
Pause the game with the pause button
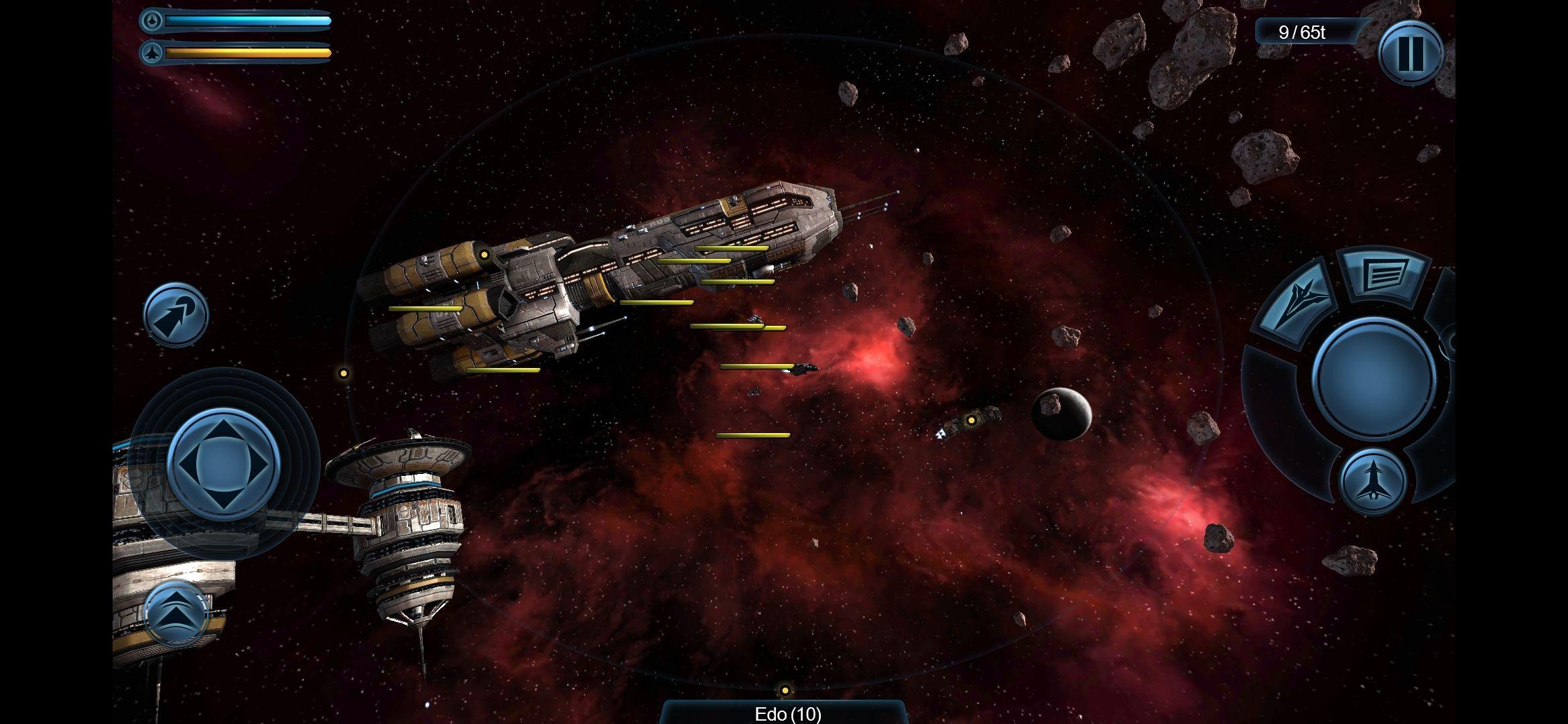pyautogui.click(x=1410, y=52)
